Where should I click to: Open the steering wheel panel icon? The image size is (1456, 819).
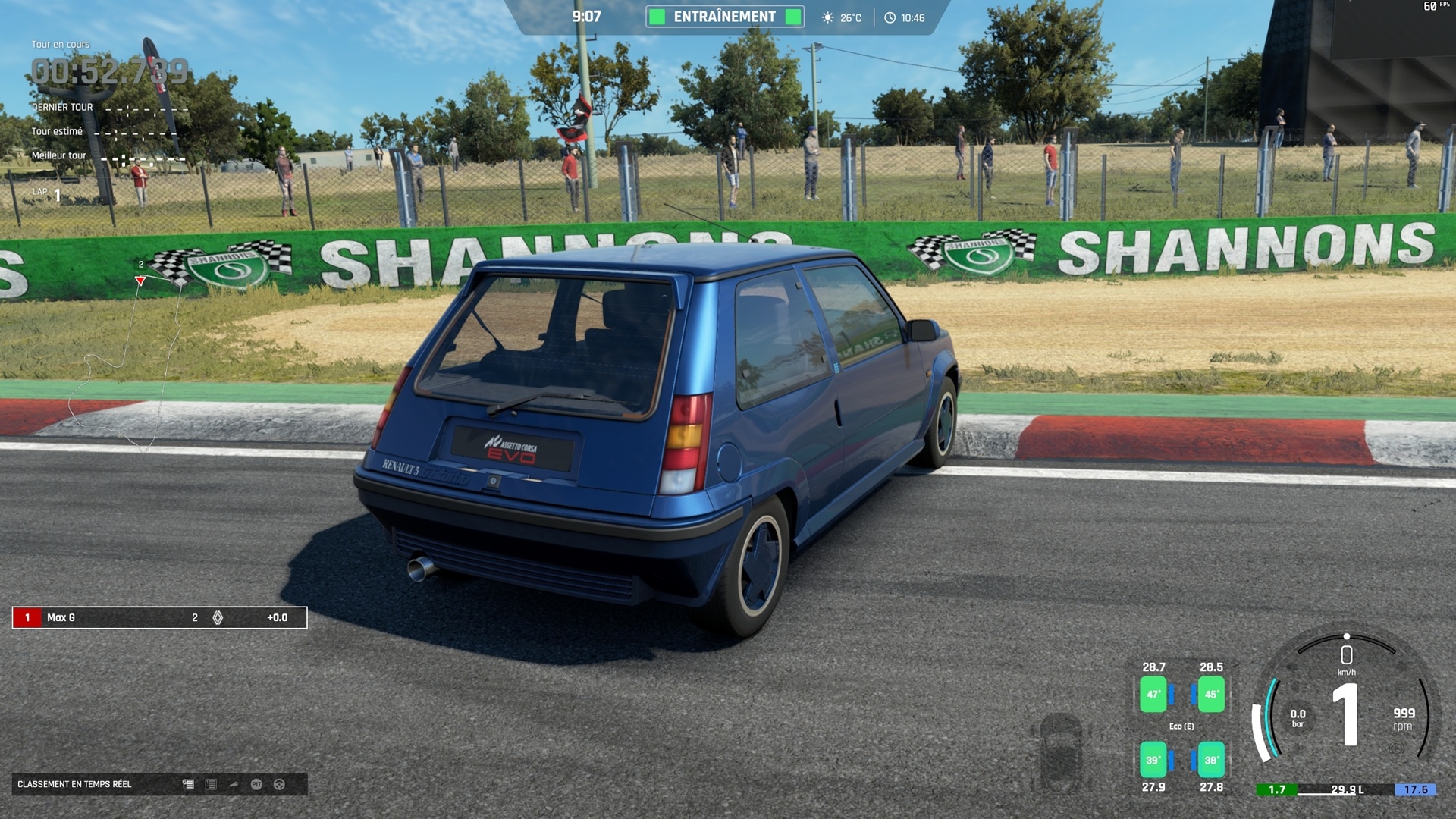tap(279, 784)
